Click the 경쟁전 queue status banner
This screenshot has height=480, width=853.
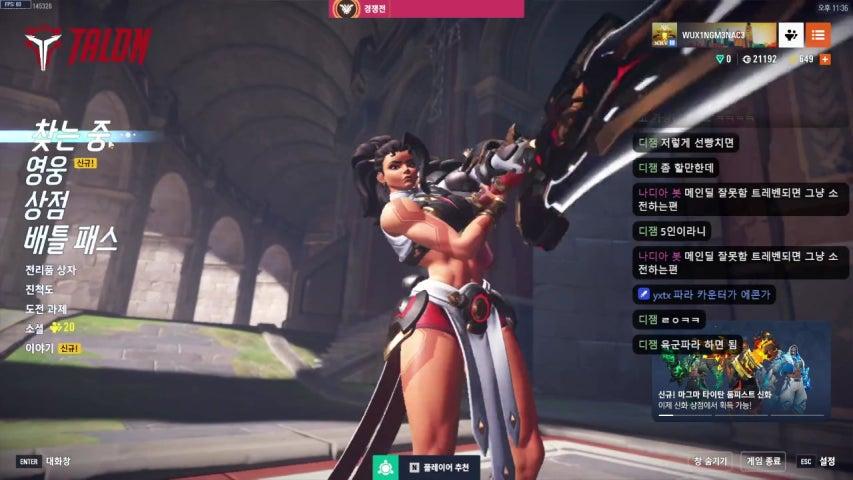click(426, 9)
